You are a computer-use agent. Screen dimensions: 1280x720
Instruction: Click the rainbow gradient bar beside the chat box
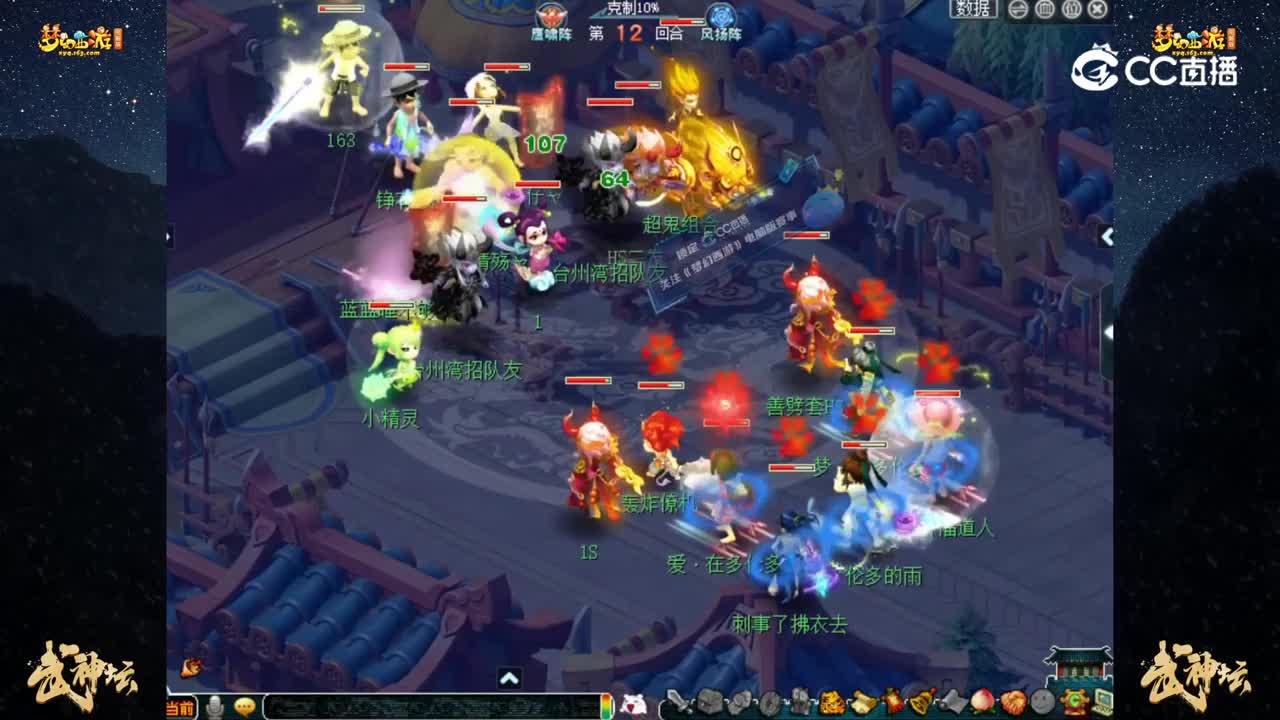pos(606,703)
